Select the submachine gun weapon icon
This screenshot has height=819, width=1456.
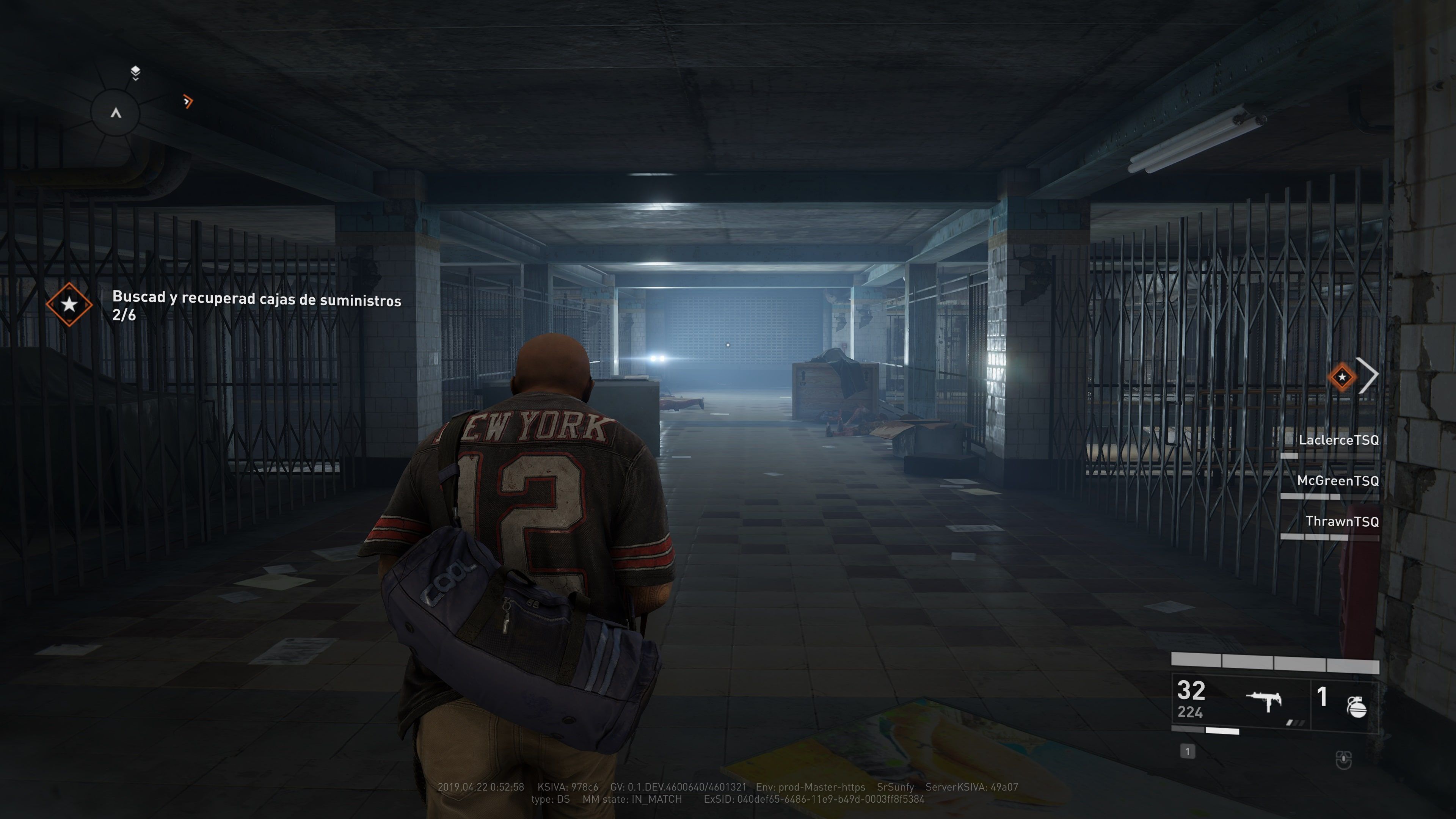click(x=1265, y=702)
